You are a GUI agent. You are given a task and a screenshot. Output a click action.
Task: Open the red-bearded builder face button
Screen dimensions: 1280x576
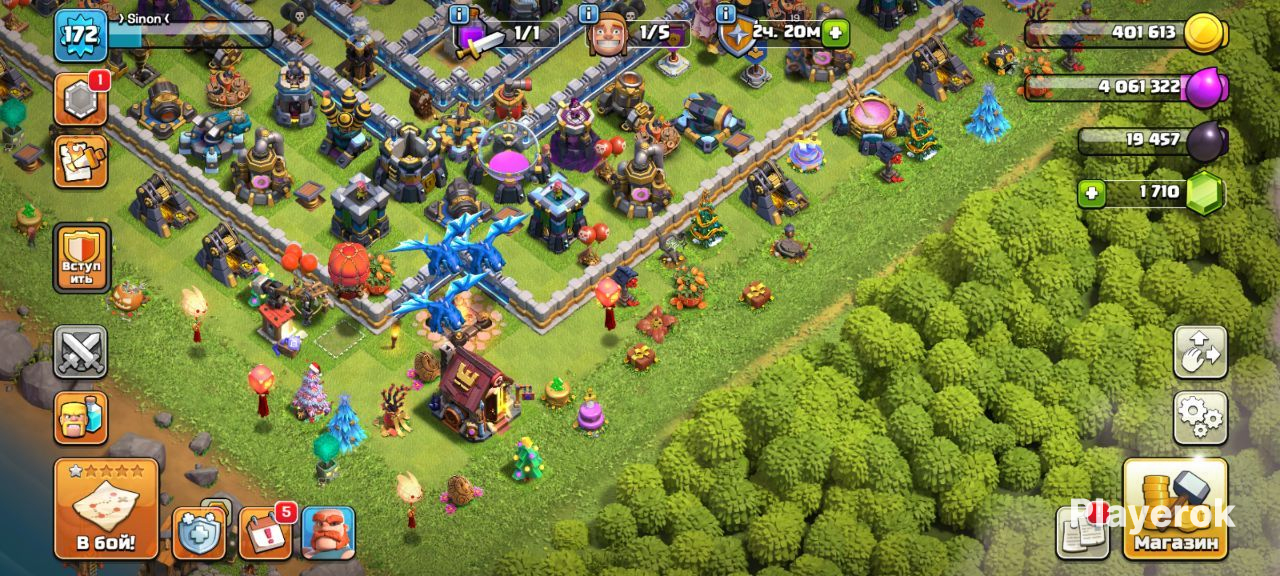pos(328,533)
